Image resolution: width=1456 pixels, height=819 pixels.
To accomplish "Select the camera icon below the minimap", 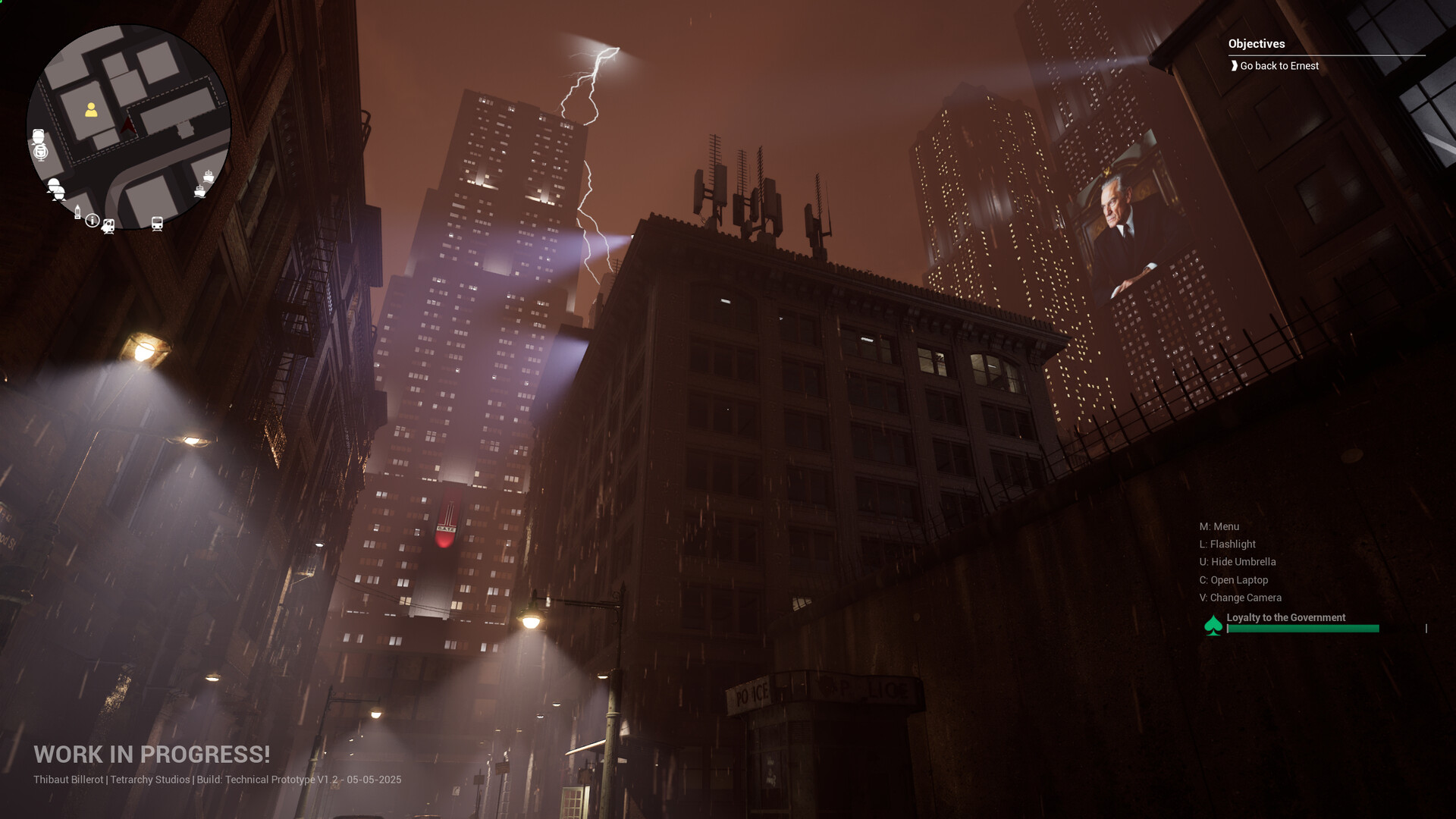I will point(108,225).
